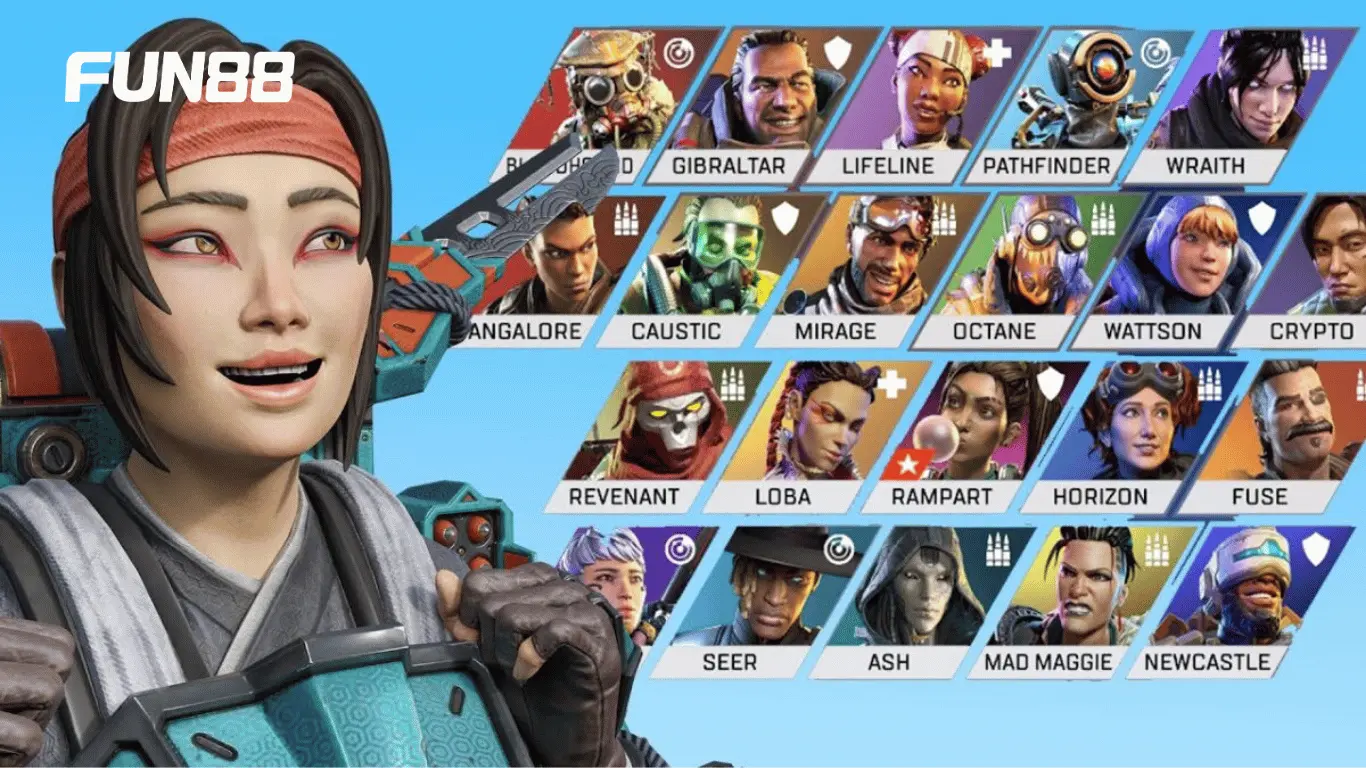Select the red star badge on Rampart's card
This screenshot has width=1366, height=768.
coord(909,463)
